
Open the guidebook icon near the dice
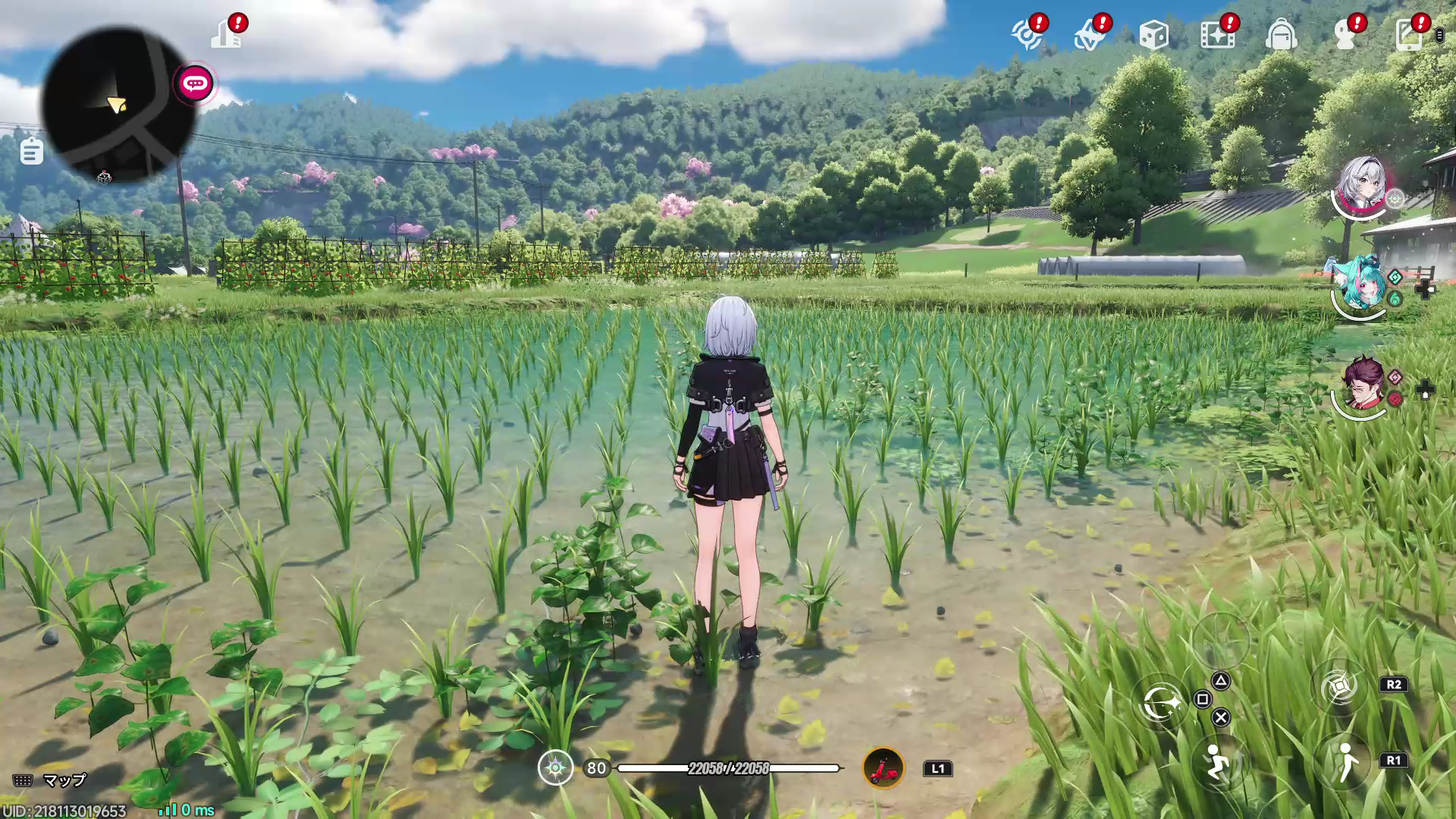[1090, 34]
